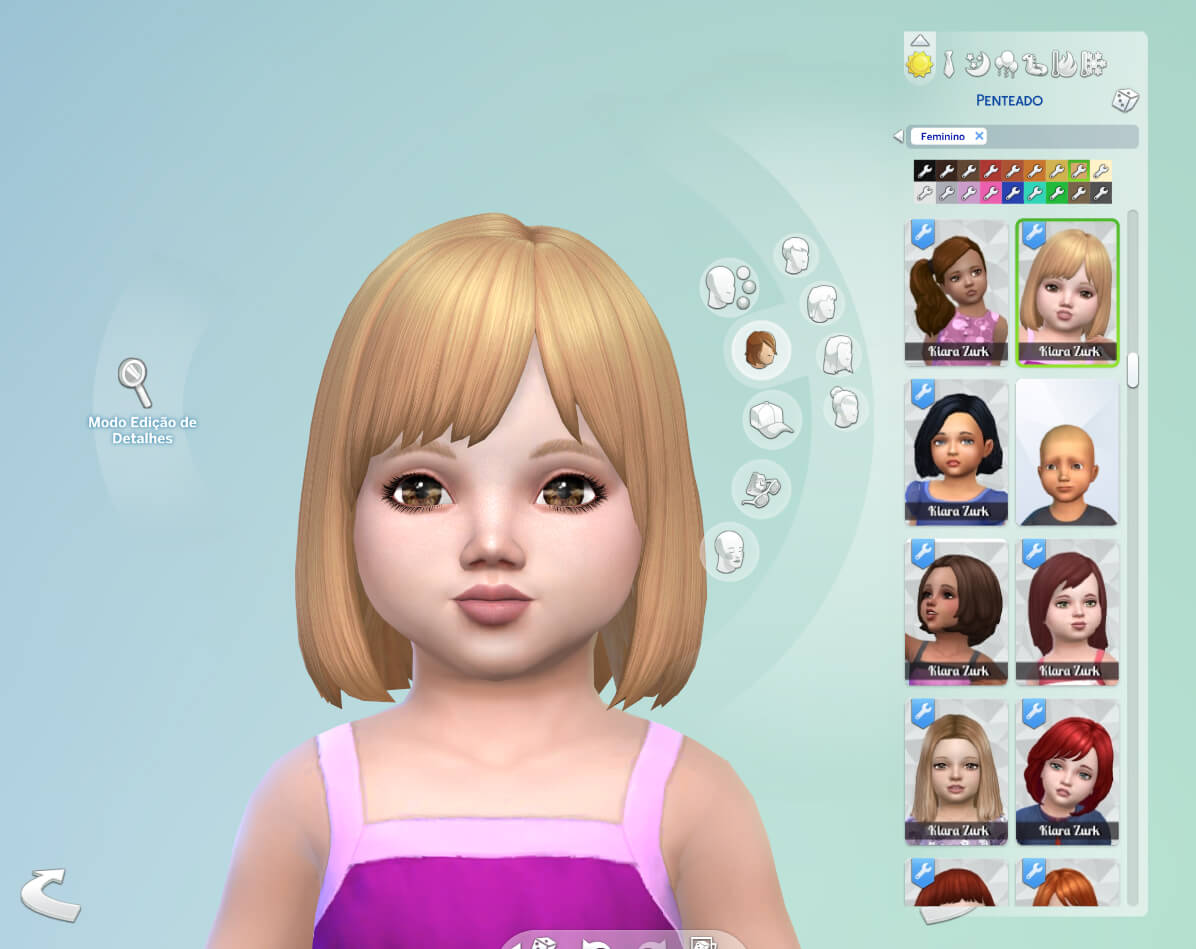
Task: Choose the pink hair color swatch
Action: [x=990, y=193]
